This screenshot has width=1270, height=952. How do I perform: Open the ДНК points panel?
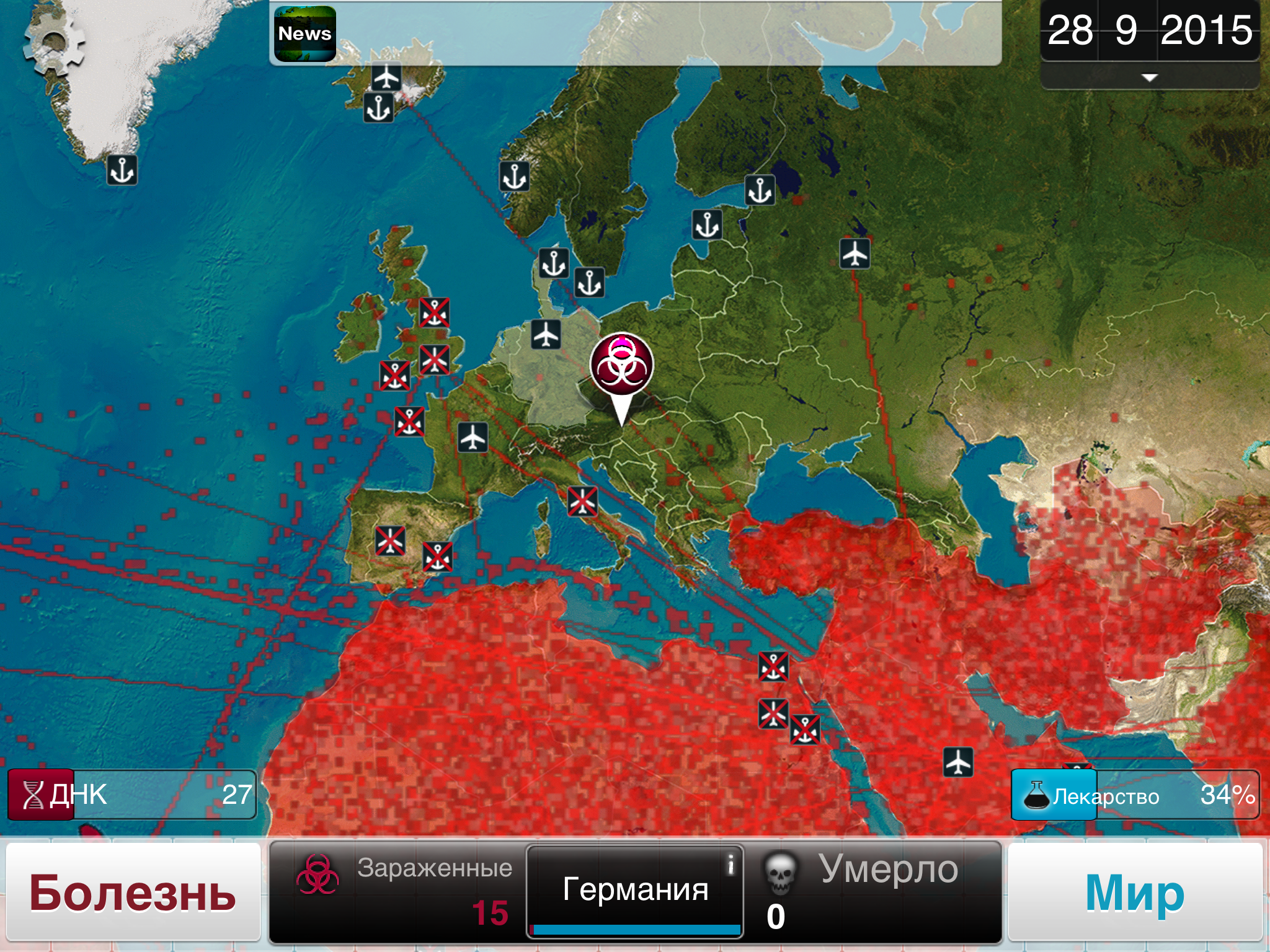click(131, 795)
